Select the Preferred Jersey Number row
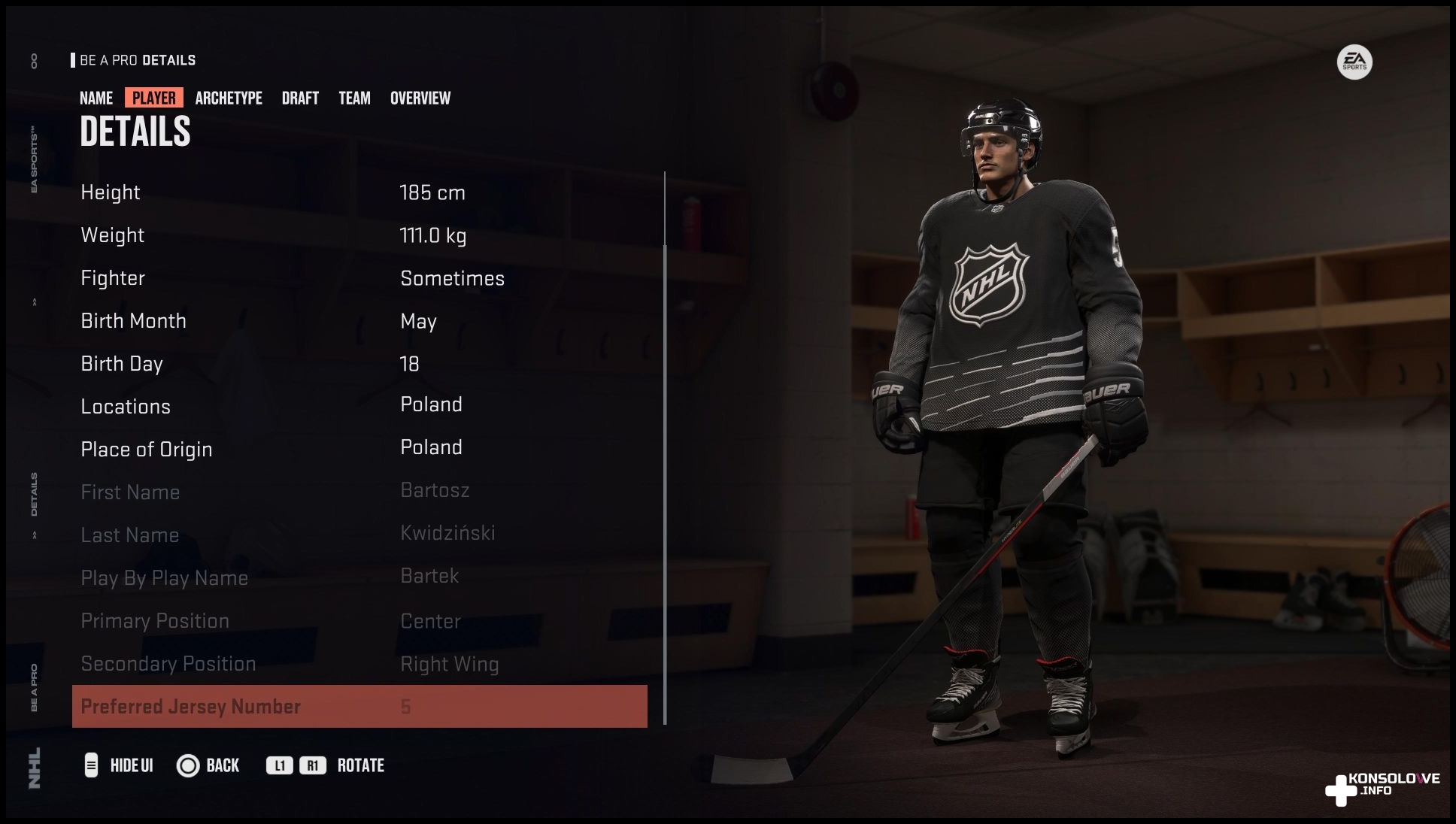The height and width of the screenshot is (824, 1456). (359, 707)
